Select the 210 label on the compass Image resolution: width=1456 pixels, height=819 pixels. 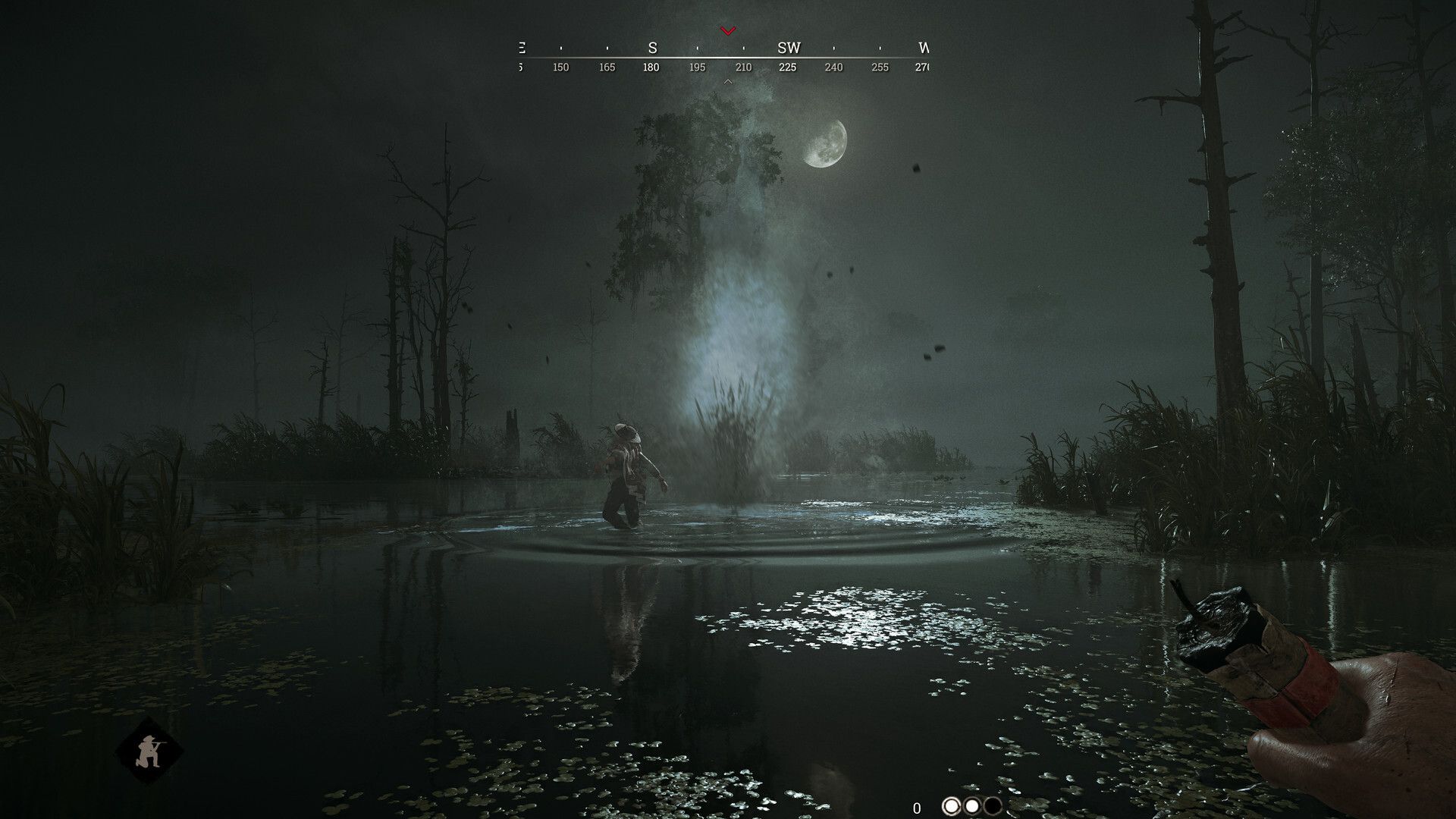point(742,67)
